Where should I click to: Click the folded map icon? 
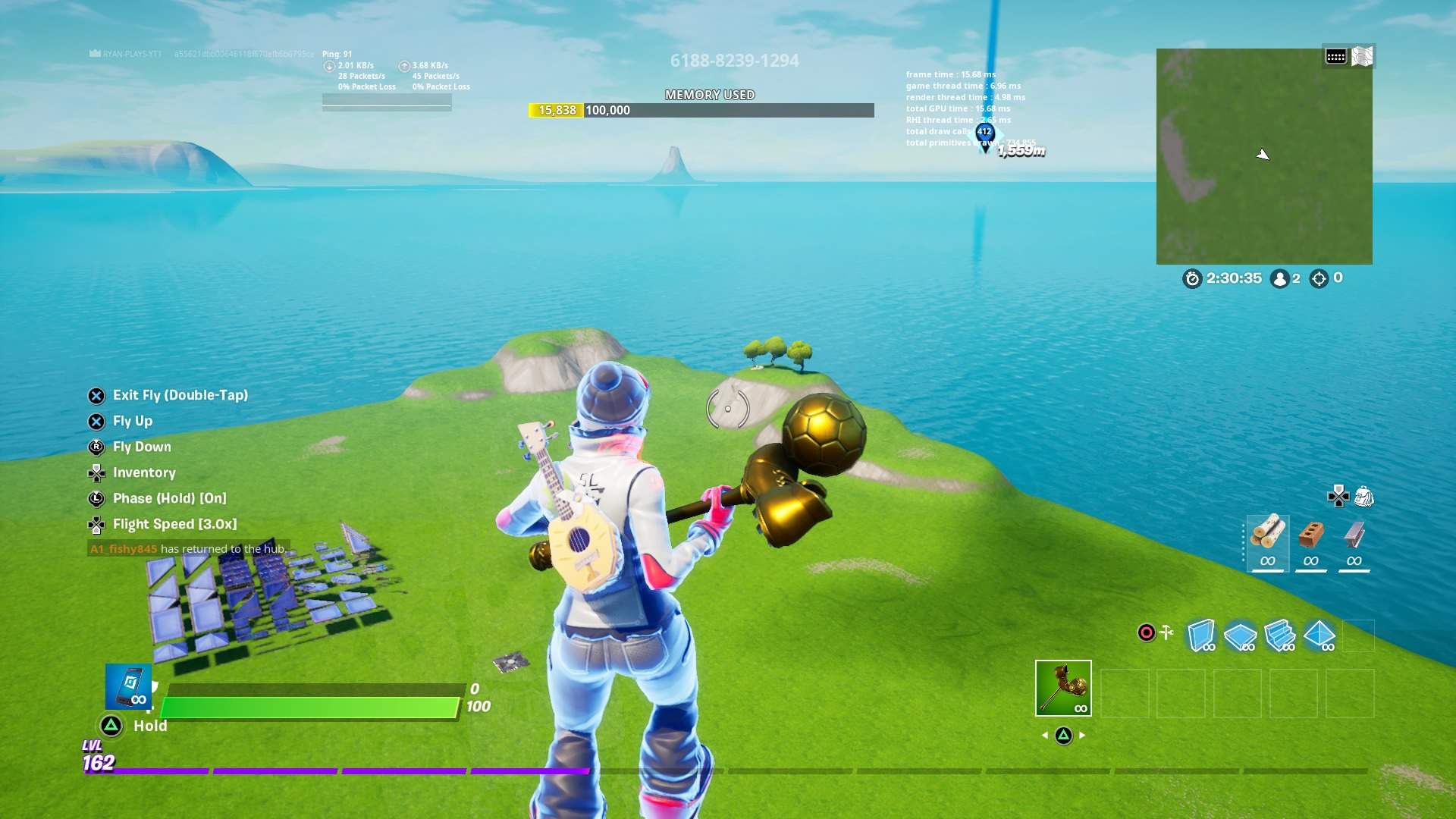[1362, 57]
